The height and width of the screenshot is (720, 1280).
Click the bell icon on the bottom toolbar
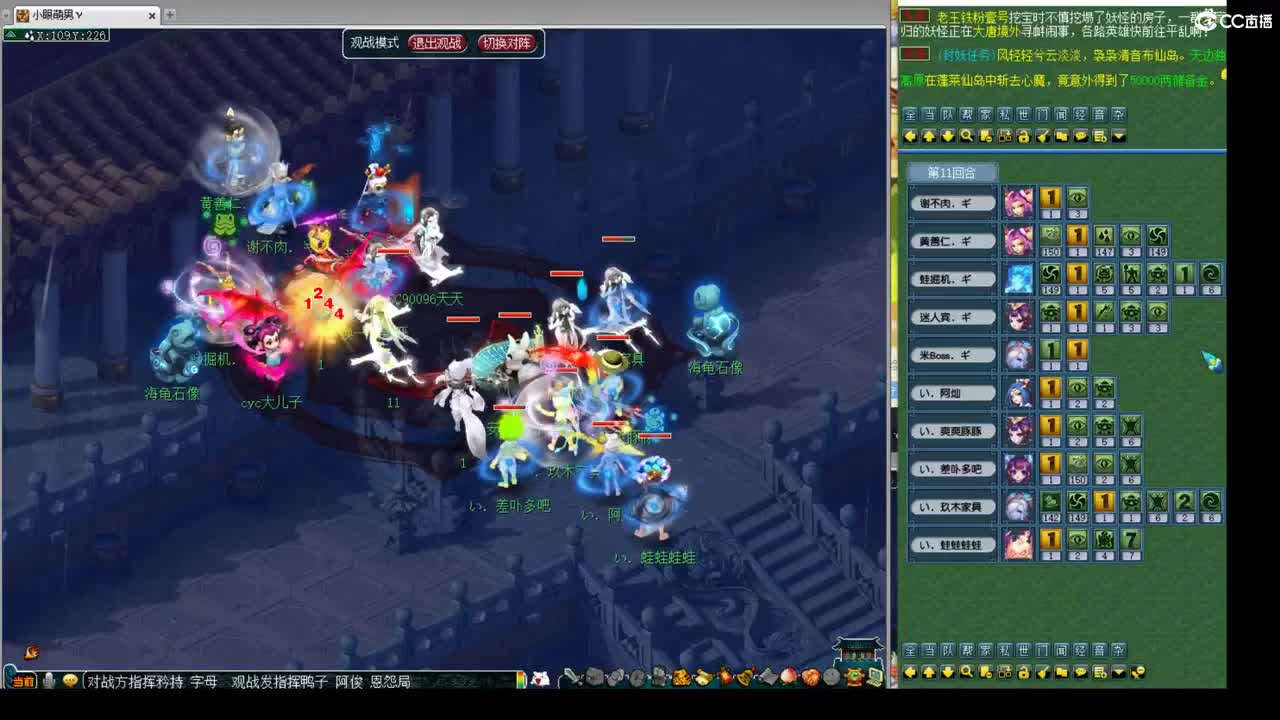pos(744,678)
